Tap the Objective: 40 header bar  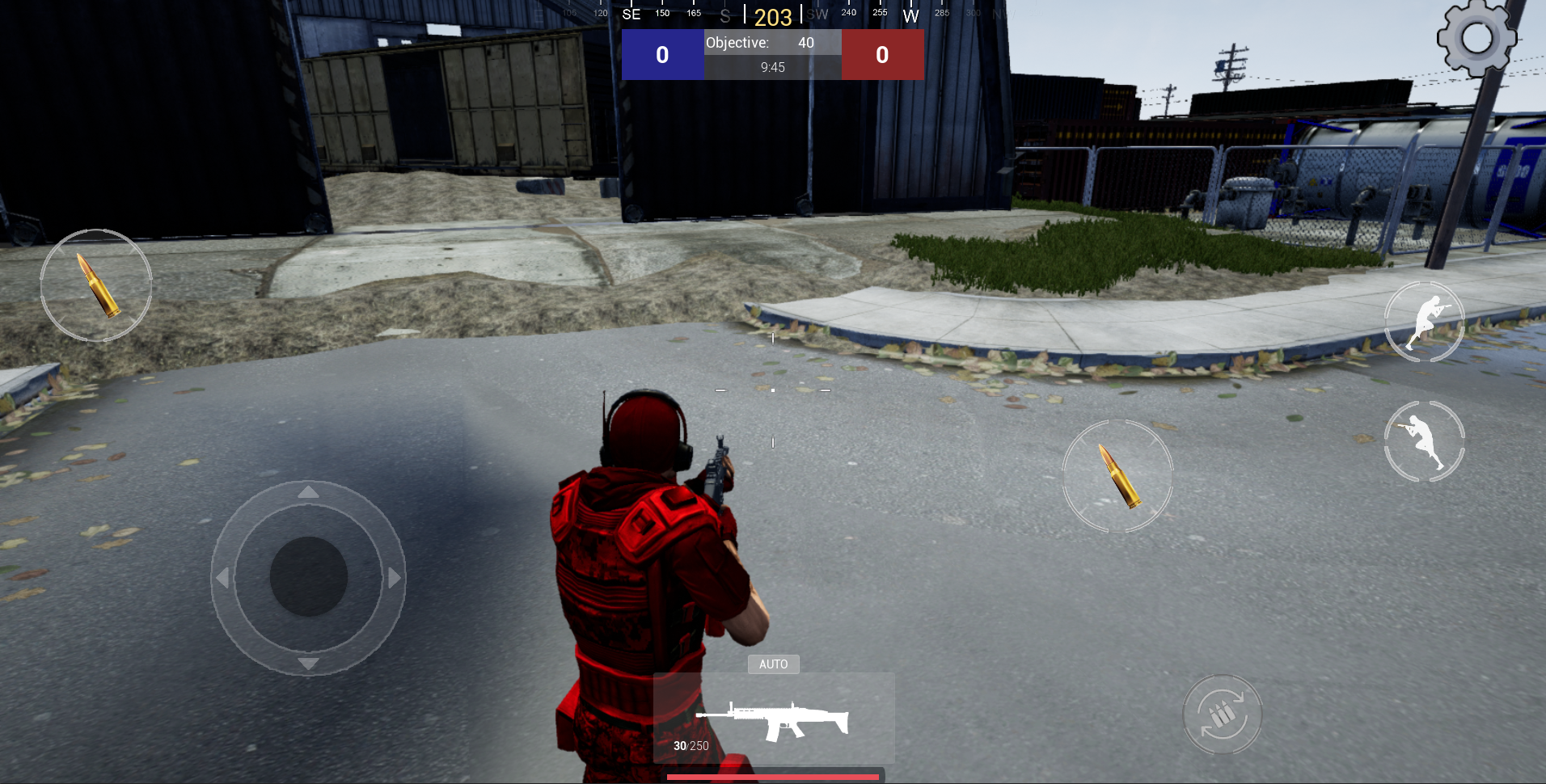(772, 42)
